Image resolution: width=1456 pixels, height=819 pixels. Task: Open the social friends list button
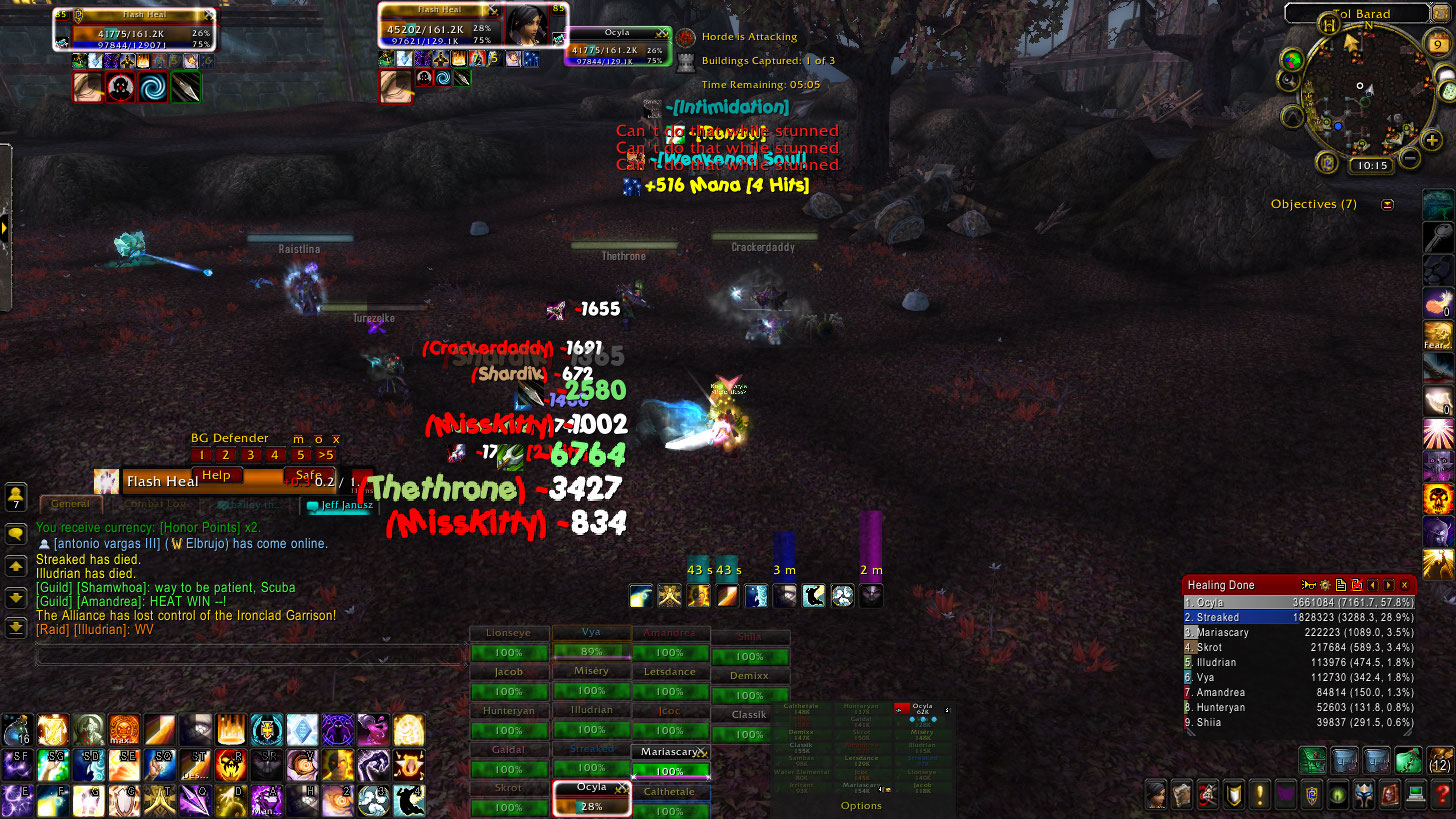click(x=16, y=496)
